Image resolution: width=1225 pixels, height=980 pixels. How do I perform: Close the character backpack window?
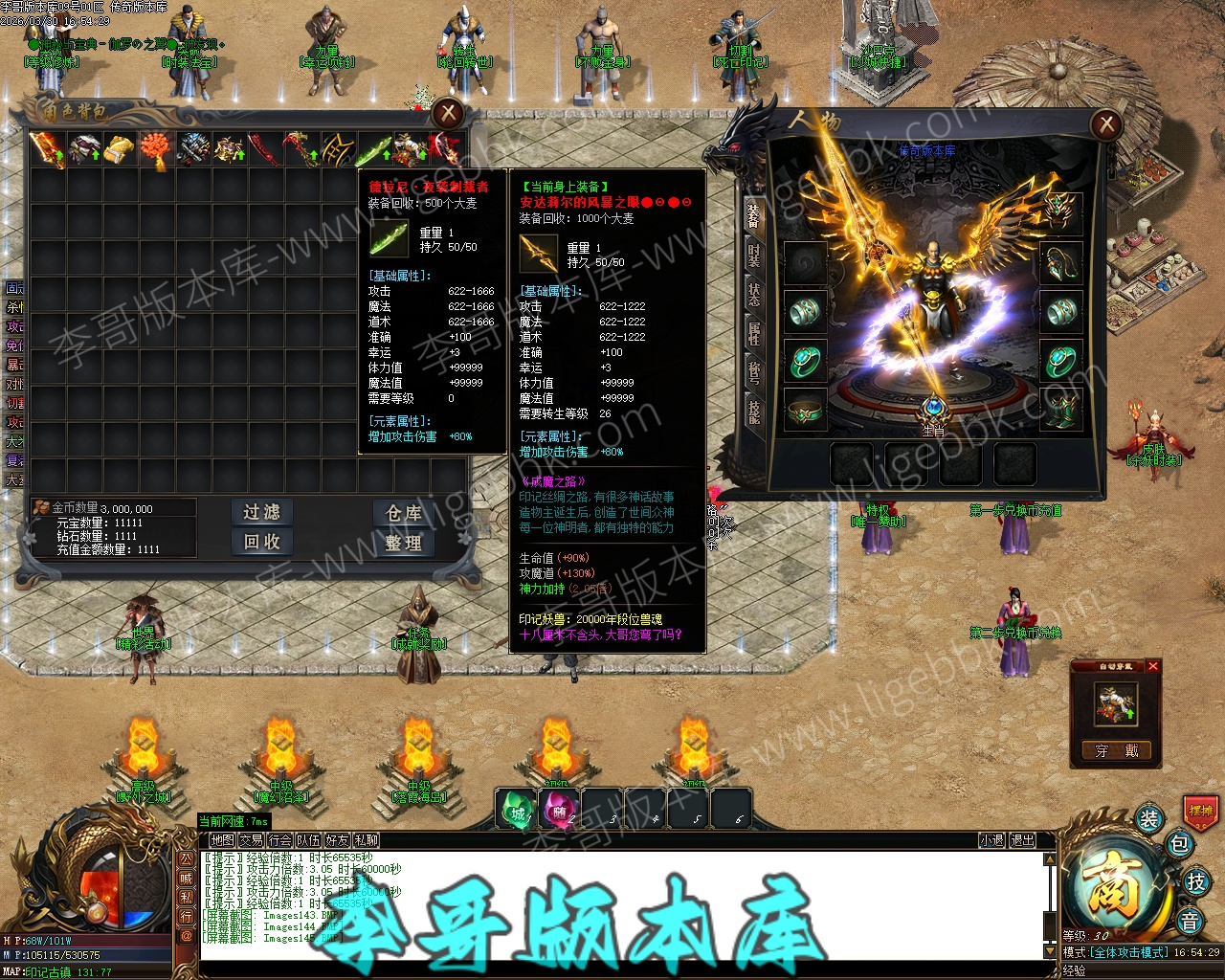point(448,114)
